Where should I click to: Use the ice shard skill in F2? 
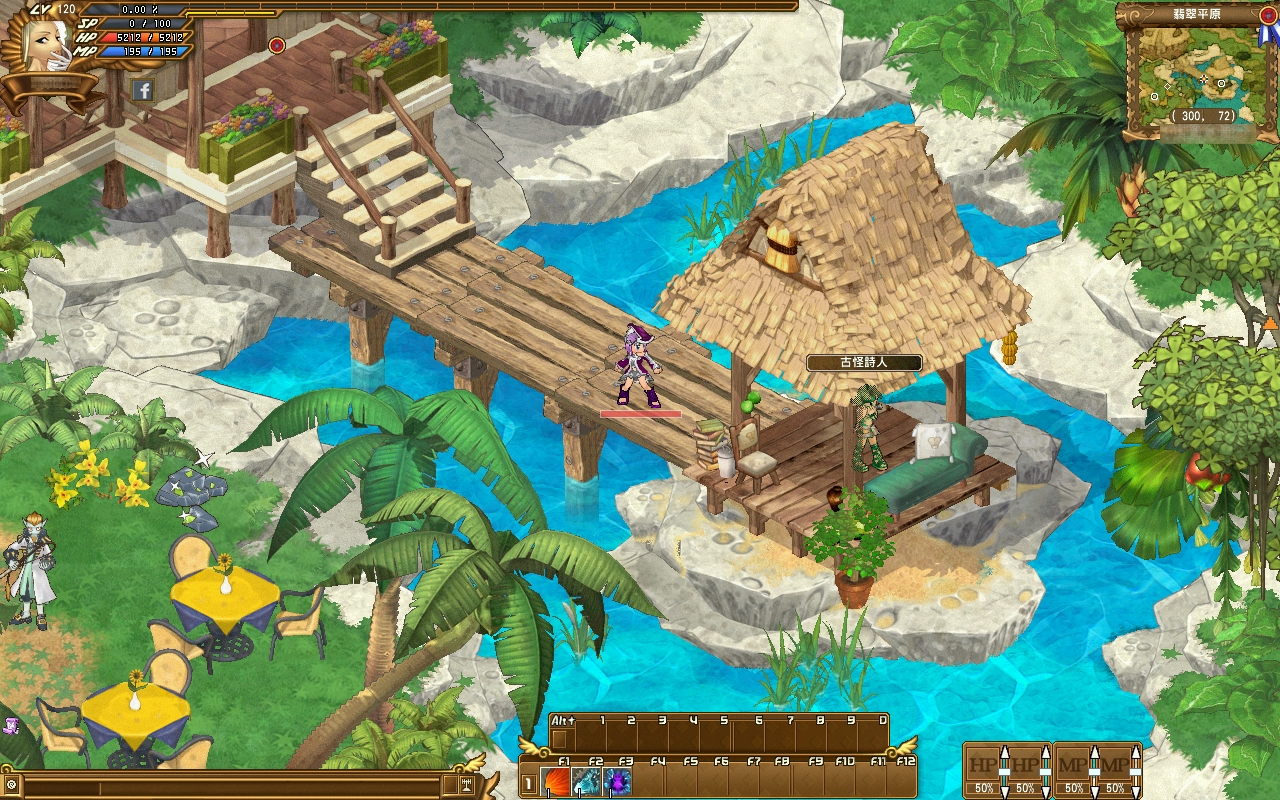[x=587, y=781]
